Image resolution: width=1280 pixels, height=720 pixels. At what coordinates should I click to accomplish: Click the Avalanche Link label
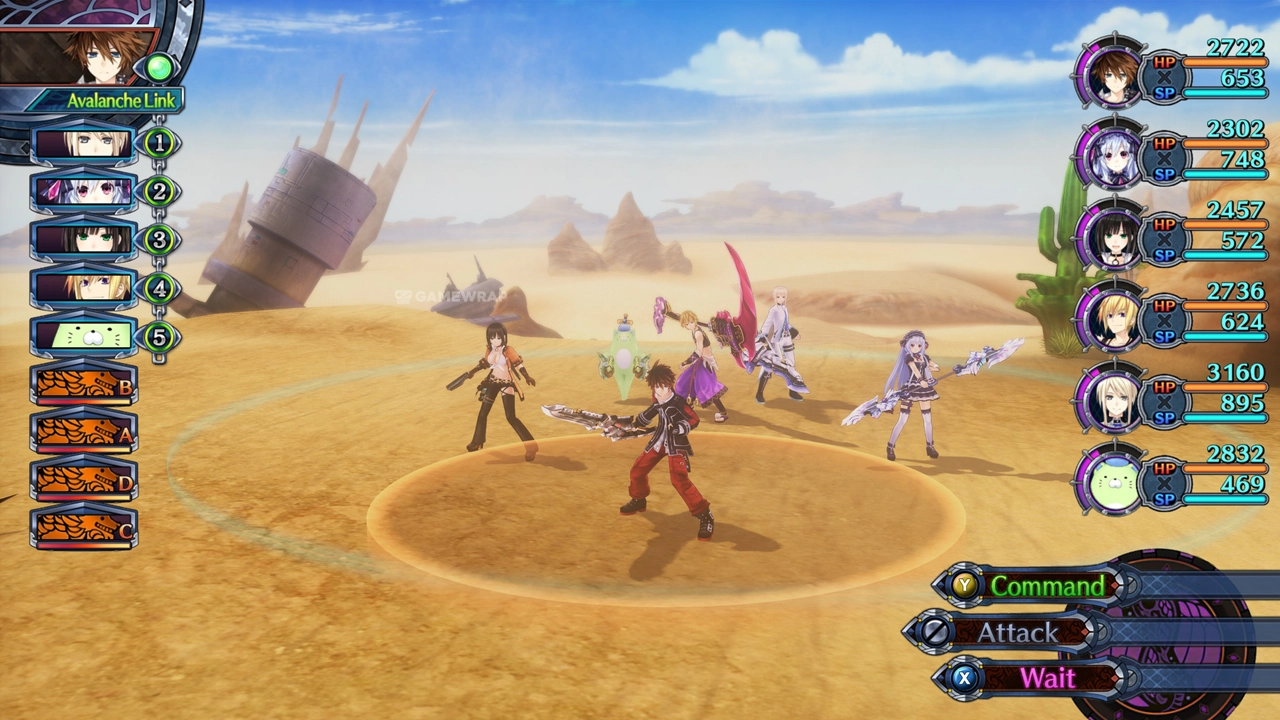click(x=120, y=101)
